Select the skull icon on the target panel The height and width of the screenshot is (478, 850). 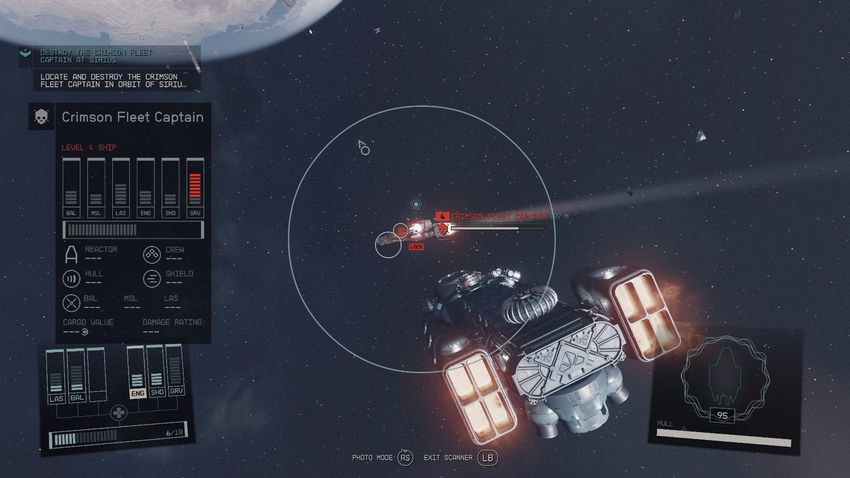tap(42, 117)
